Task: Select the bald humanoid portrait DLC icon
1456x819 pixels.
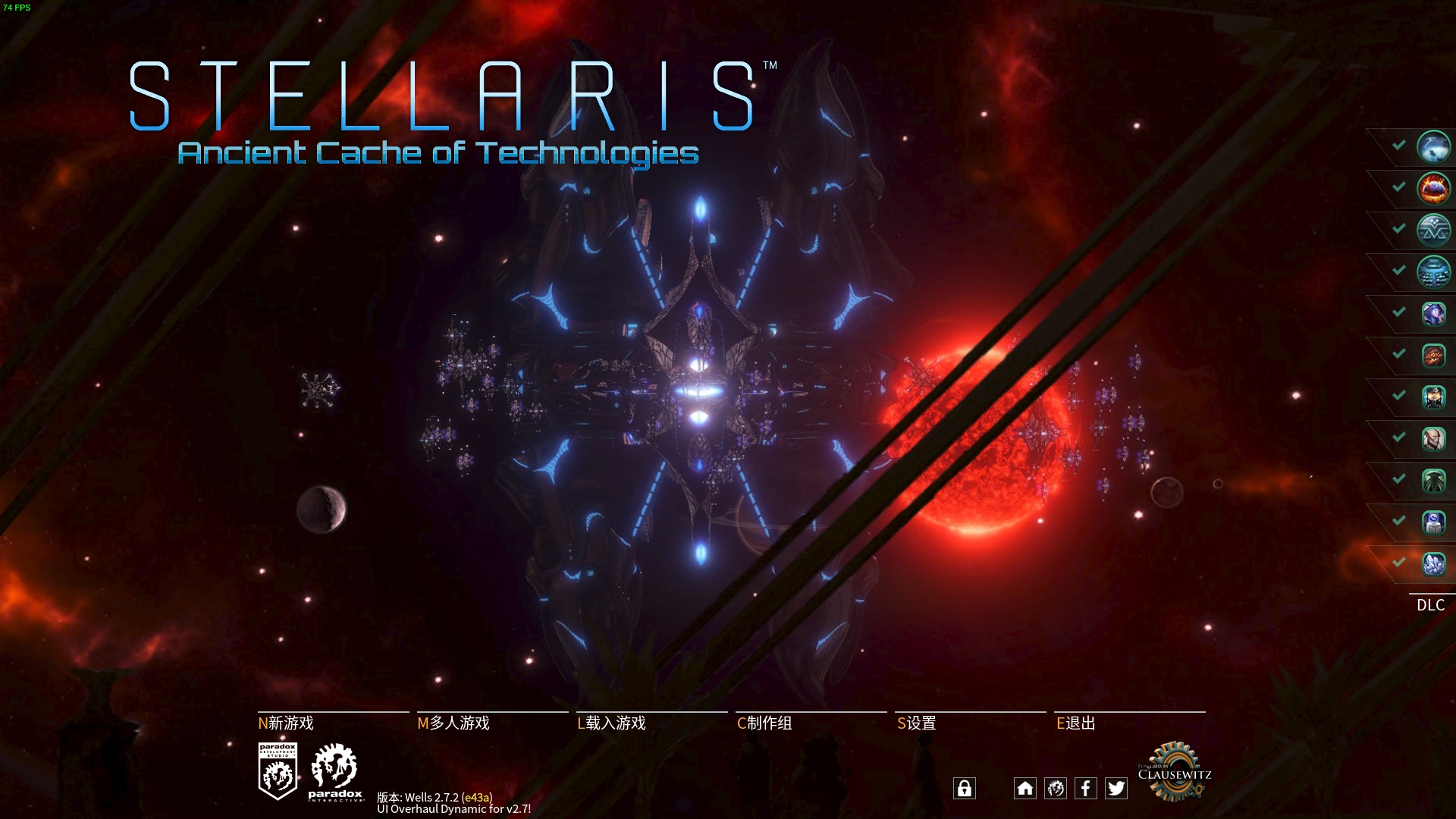Action: [1432, 439]
